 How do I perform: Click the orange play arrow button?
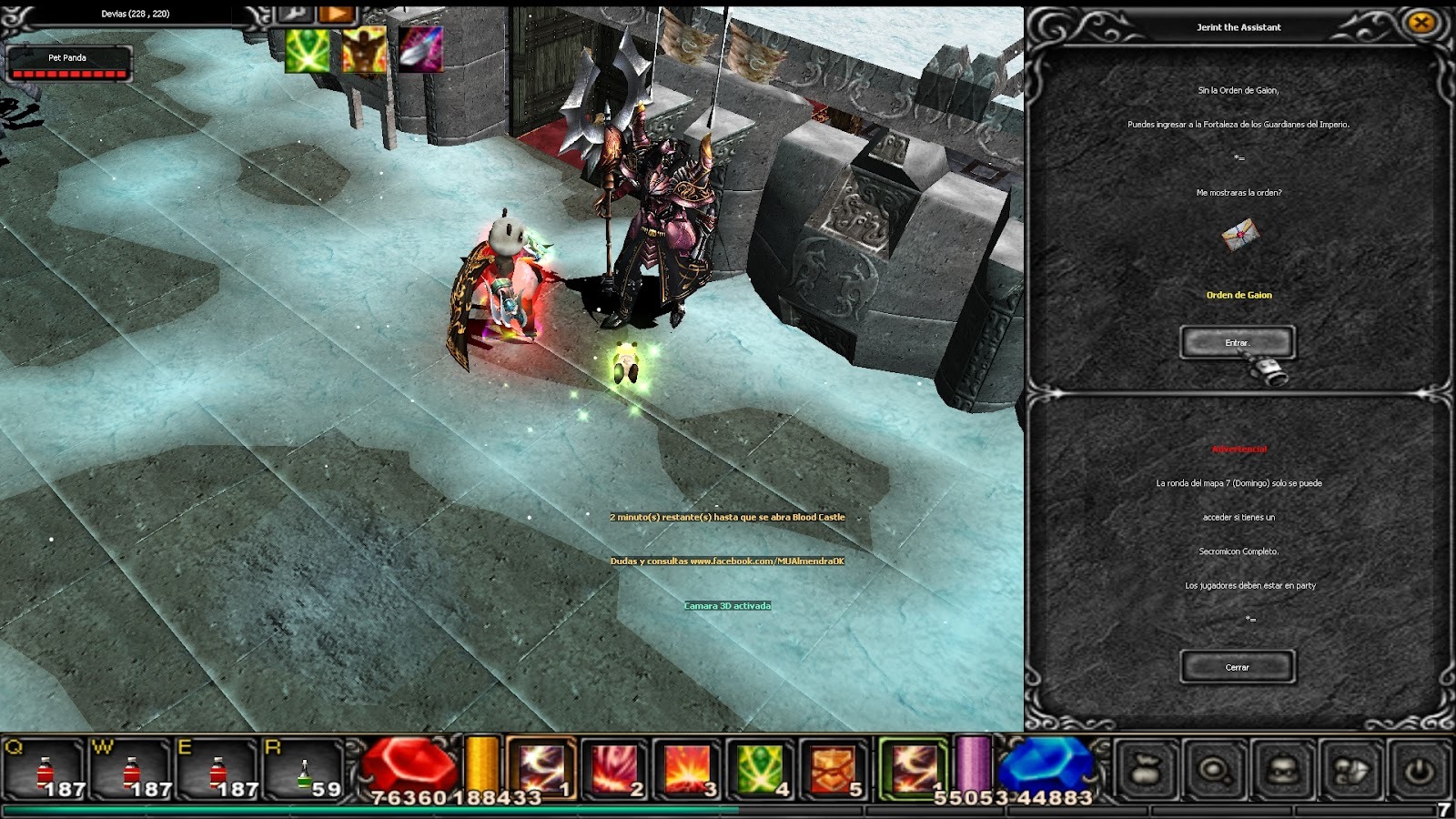[337, 13]
